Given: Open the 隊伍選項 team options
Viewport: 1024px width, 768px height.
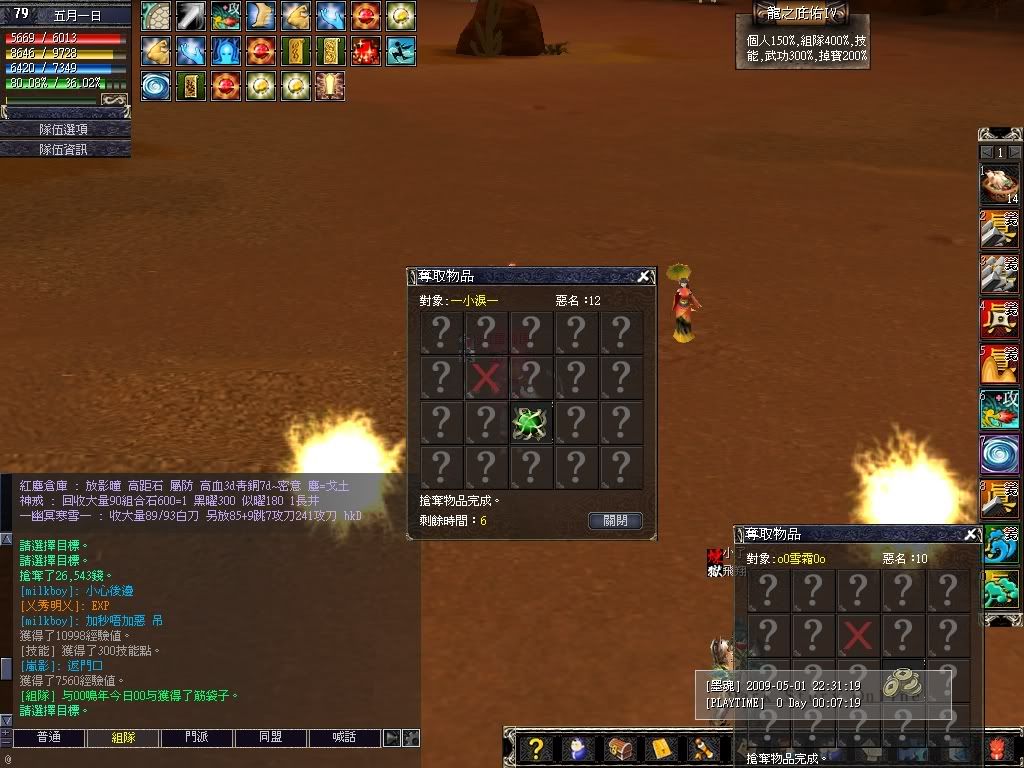Looking at the screenshot, I should pyautogui.click(x=65, y=129).
